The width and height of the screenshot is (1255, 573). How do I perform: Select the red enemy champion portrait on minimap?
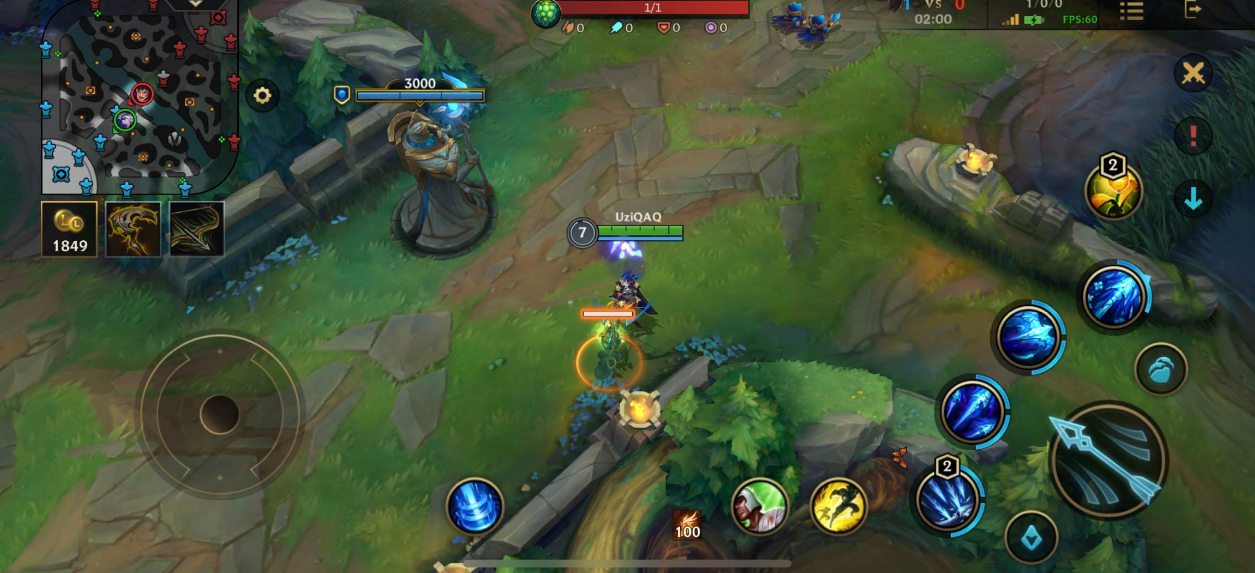point(142,95)
